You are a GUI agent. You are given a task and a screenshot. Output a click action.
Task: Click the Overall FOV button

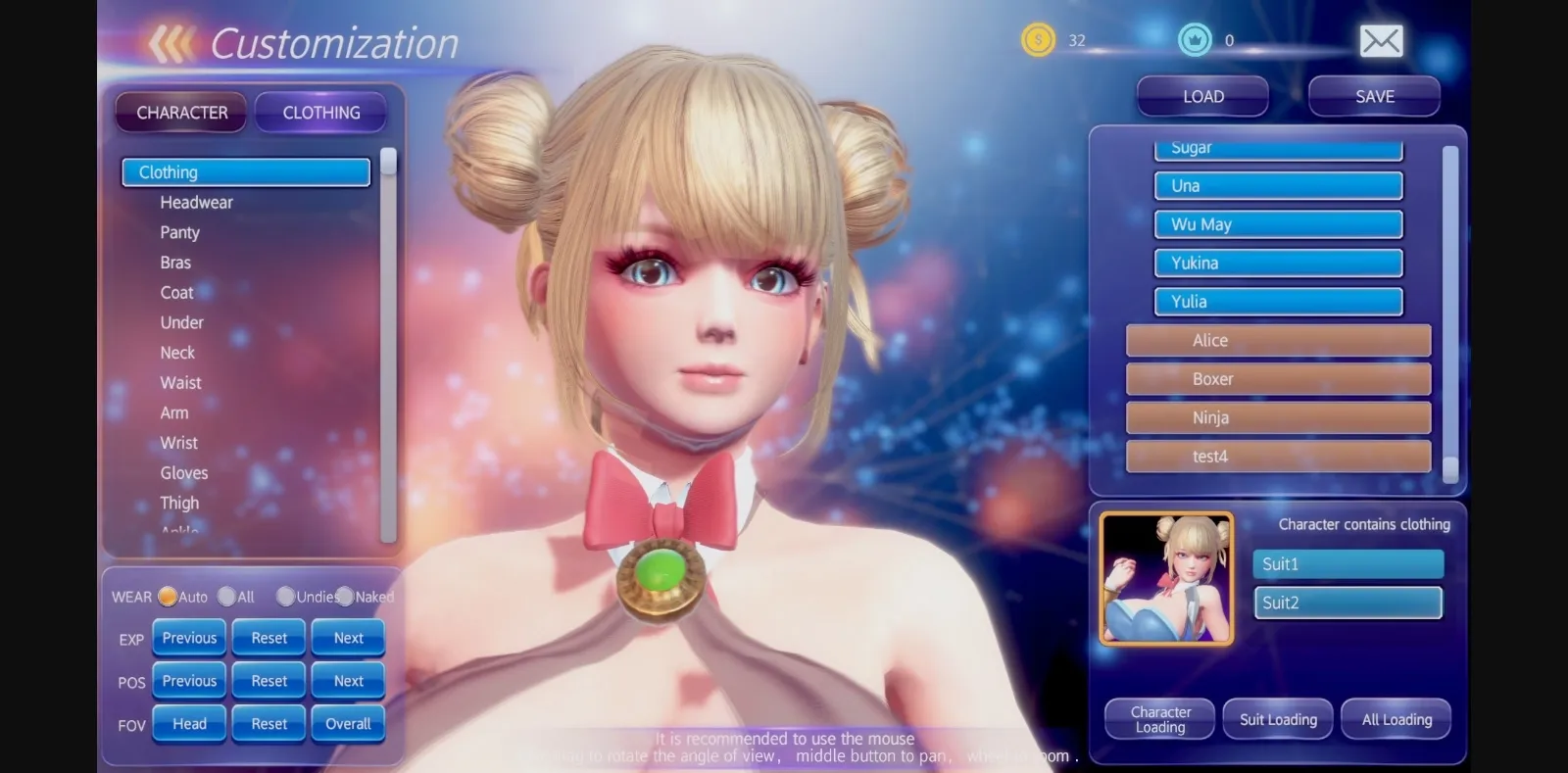click(348, 723)
